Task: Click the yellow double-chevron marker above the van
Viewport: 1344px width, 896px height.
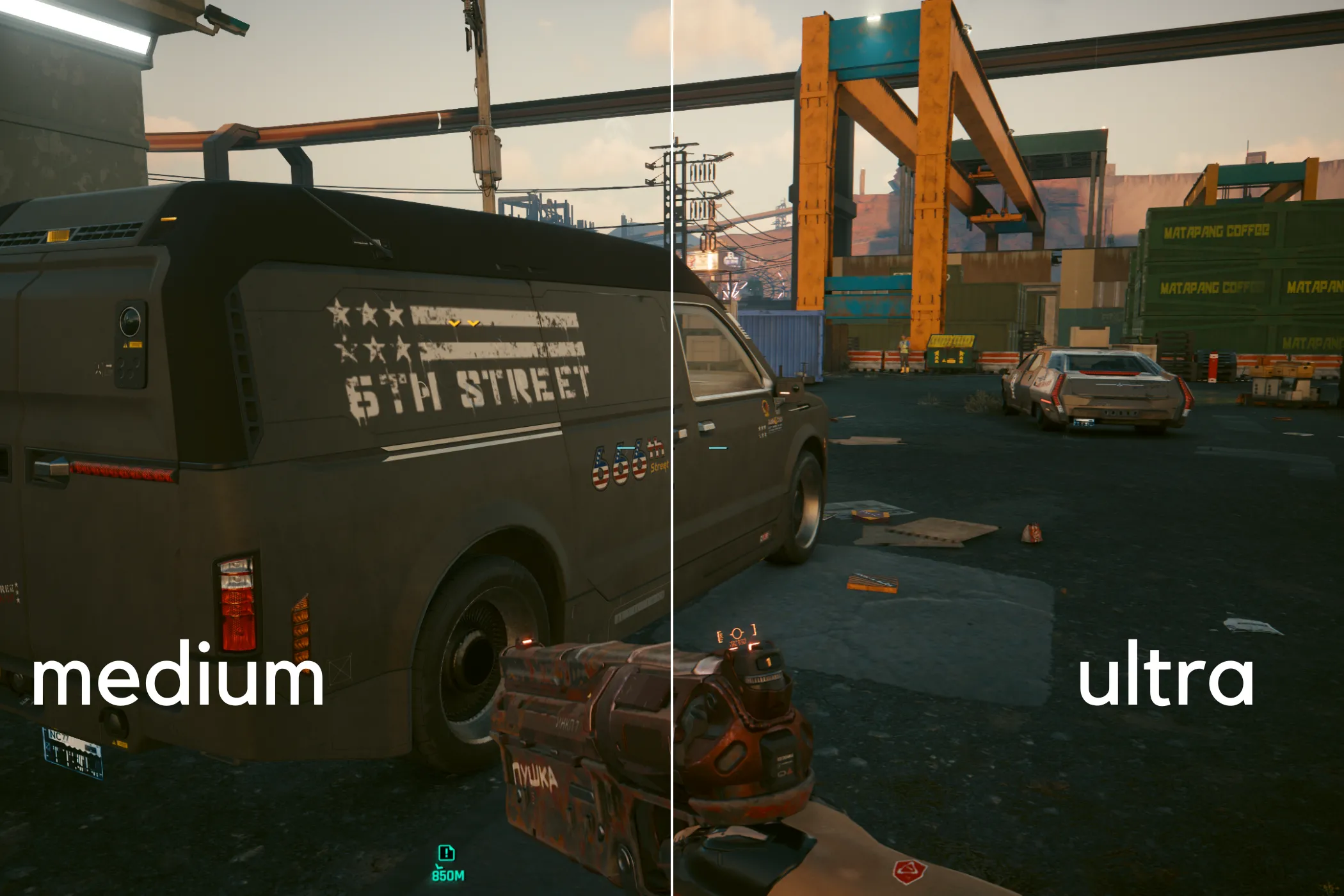Action: [x=465, y=324]
